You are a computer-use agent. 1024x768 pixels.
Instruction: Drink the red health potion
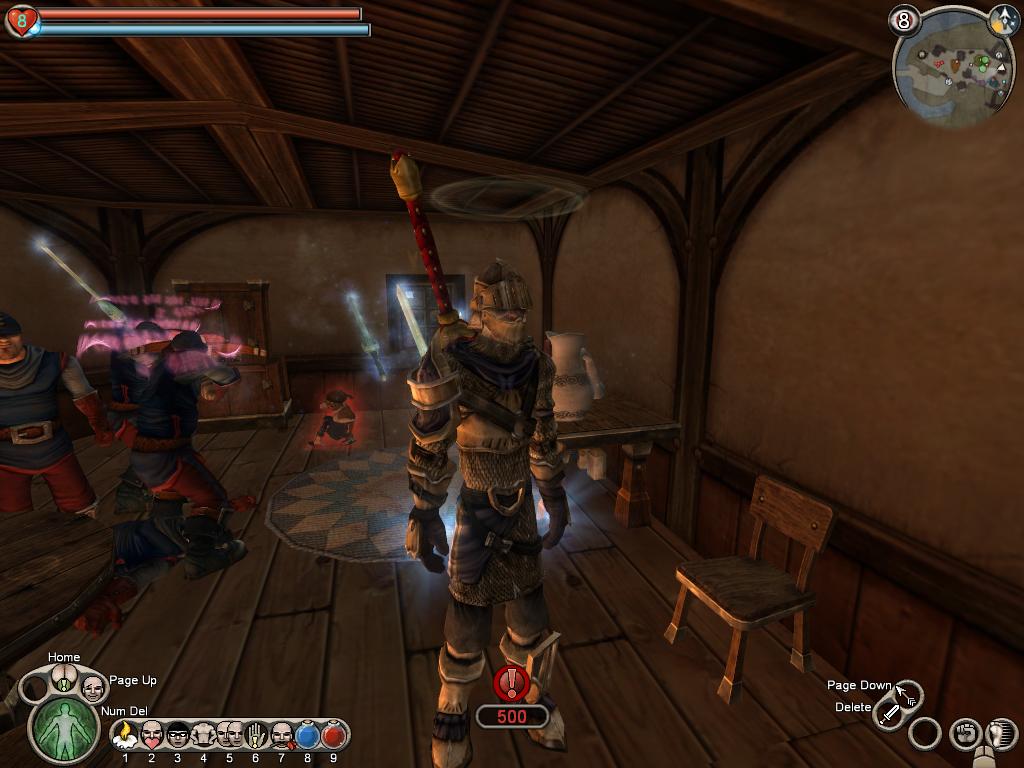[334, 736]
